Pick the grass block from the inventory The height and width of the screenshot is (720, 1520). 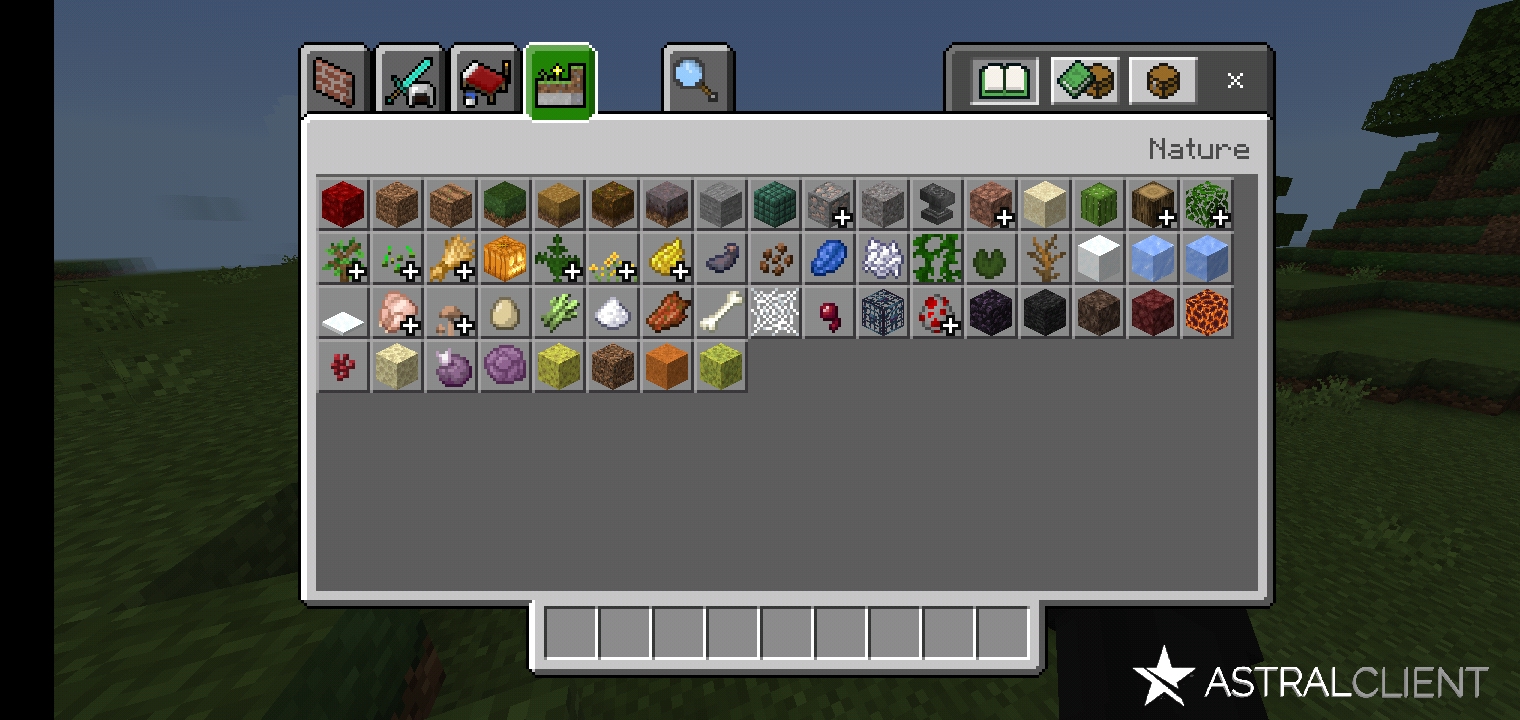[505, 204]
